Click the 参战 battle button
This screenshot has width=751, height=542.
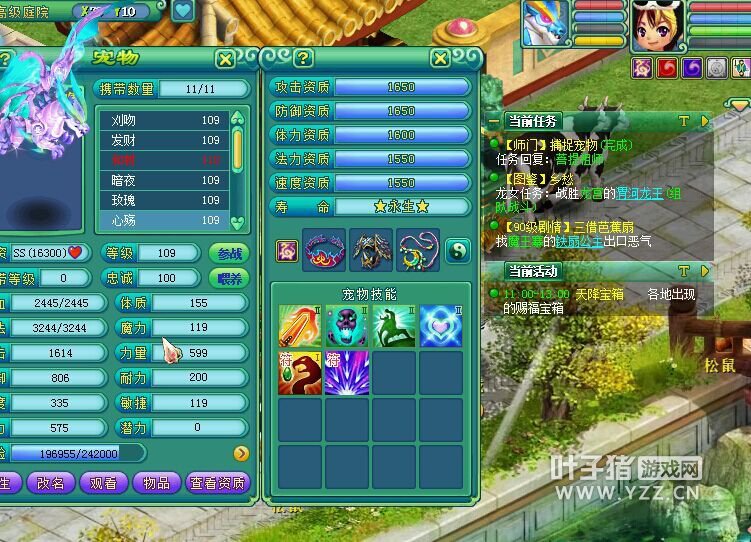[228, 253]
